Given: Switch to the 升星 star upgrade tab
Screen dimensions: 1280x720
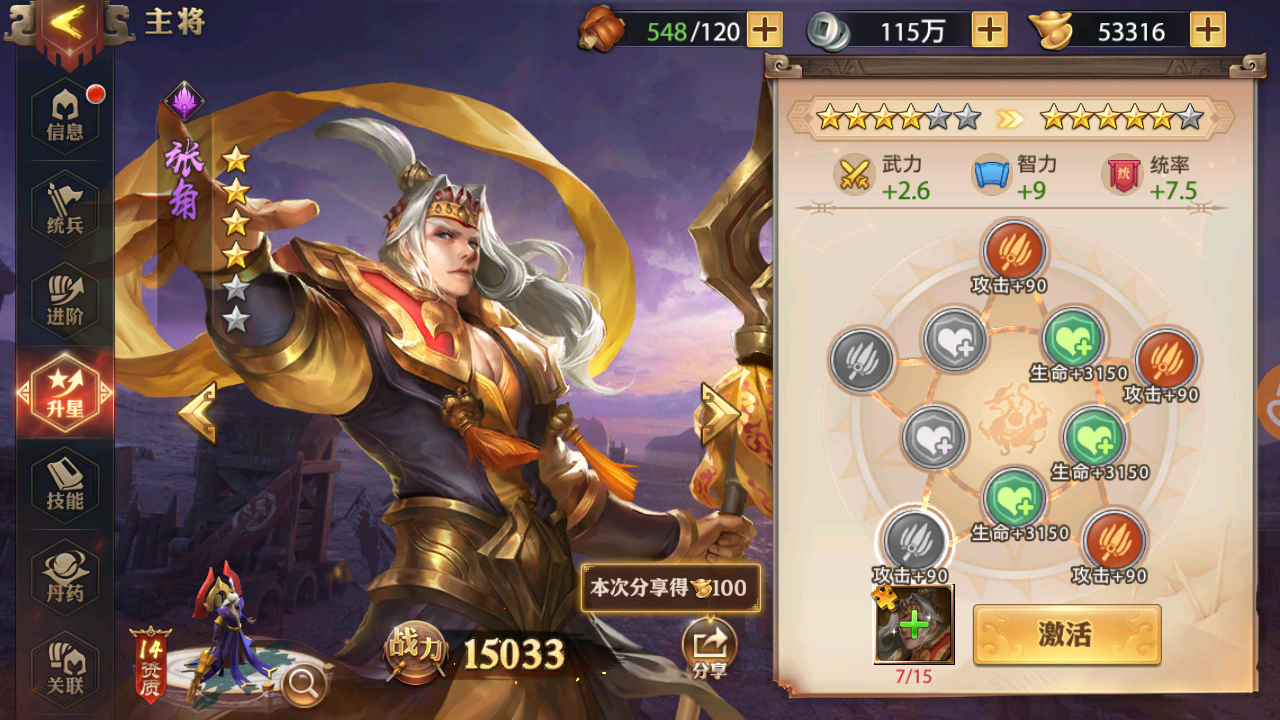Looking at the screenshot, I should pos(62,390).
